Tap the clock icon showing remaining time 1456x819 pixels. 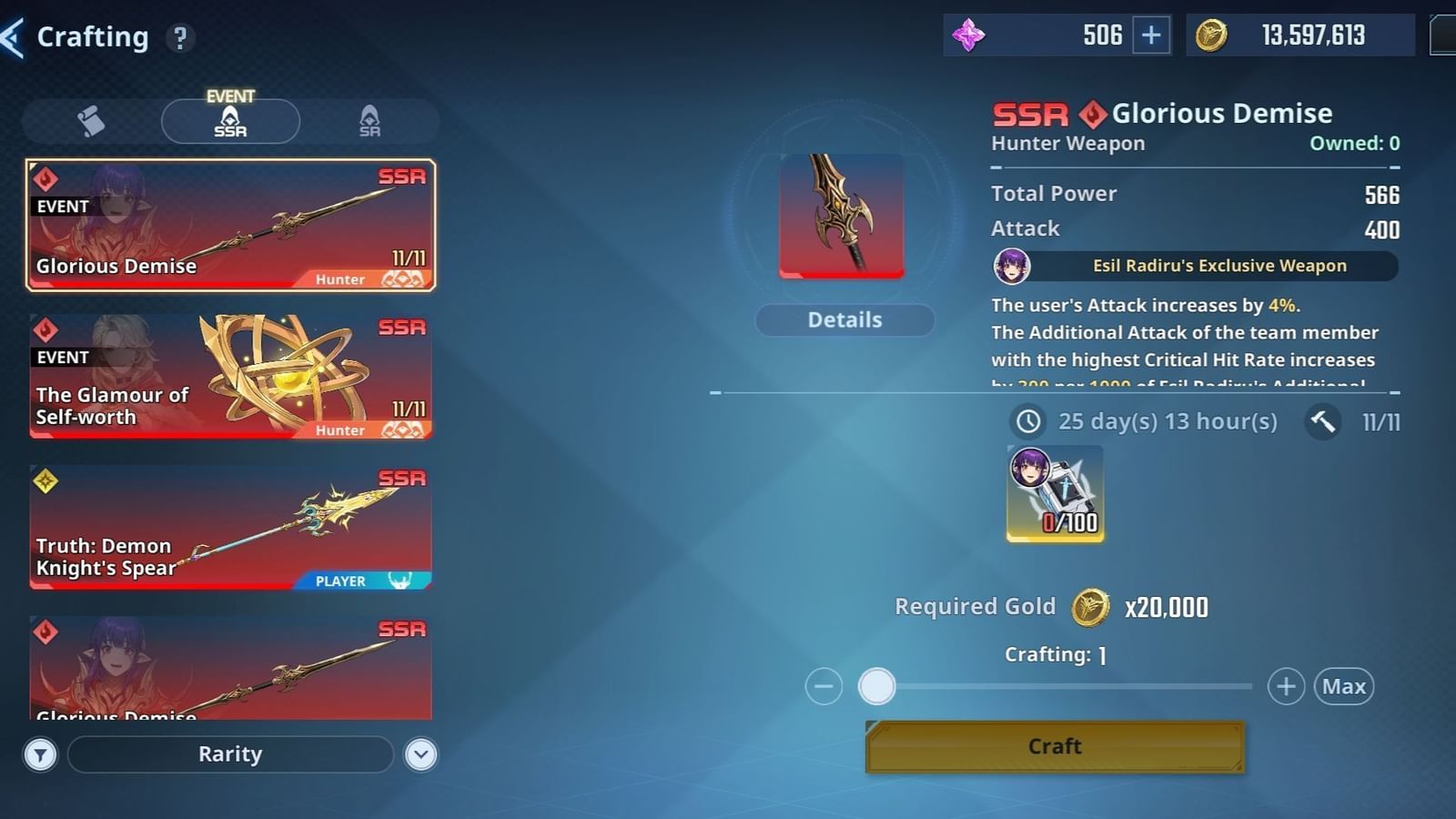coord(1026,421)
